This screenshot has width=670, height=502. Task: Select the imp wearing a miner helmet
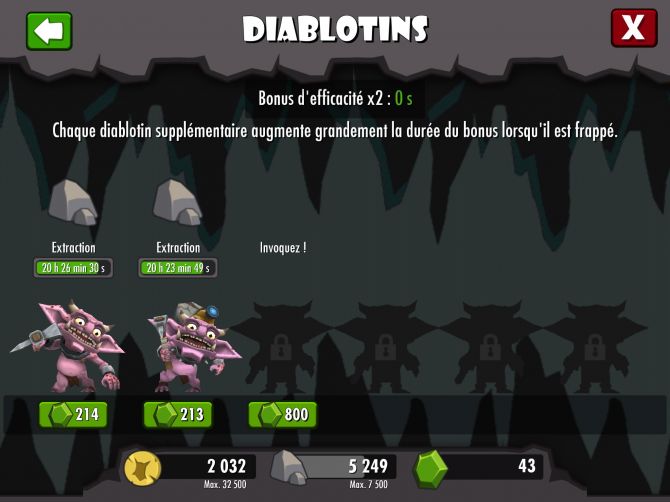(190, 346)
